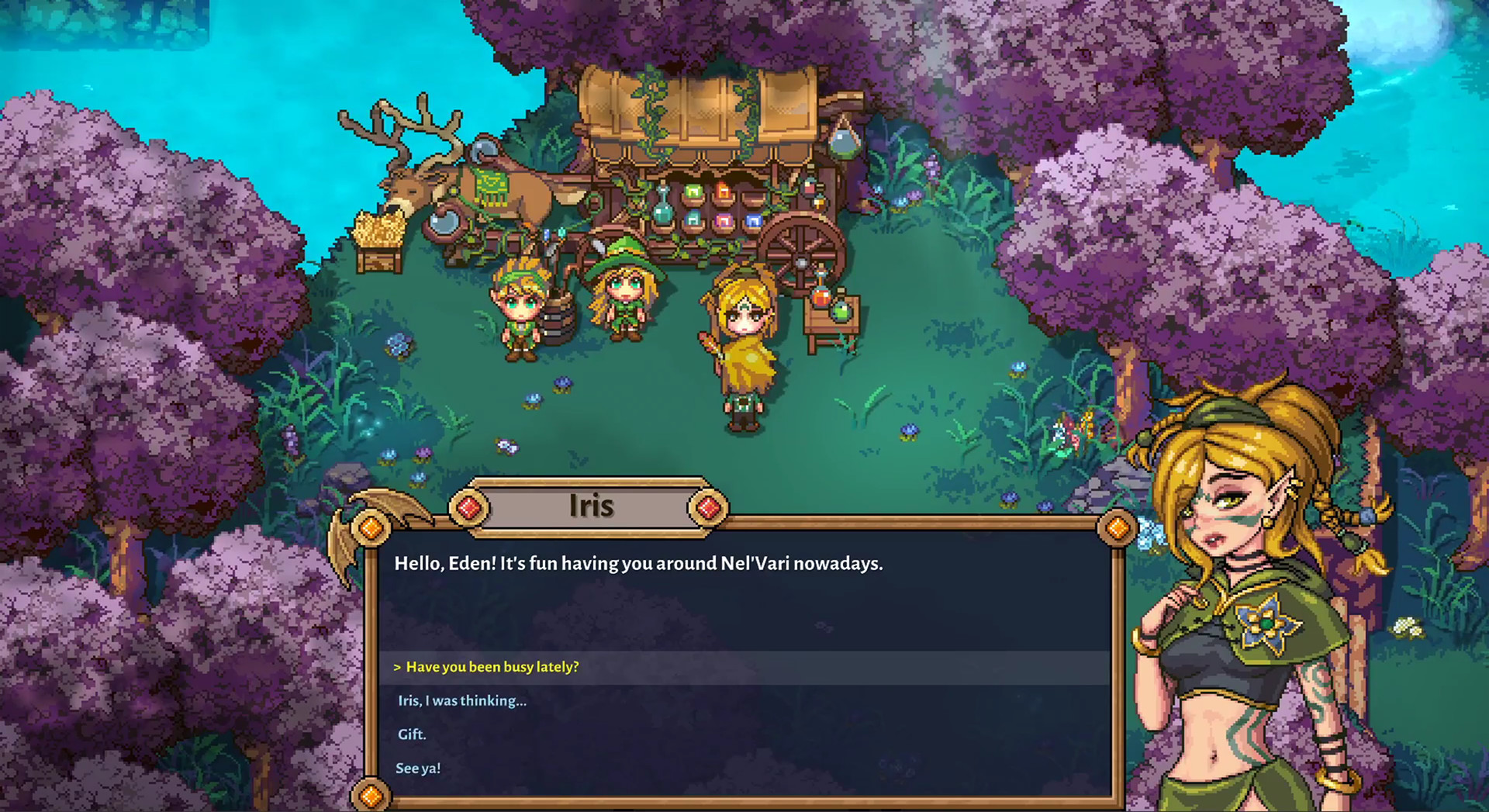
Task: Pick the response 'Iris, I was thinking...'
Action: [x=461, y=700]
